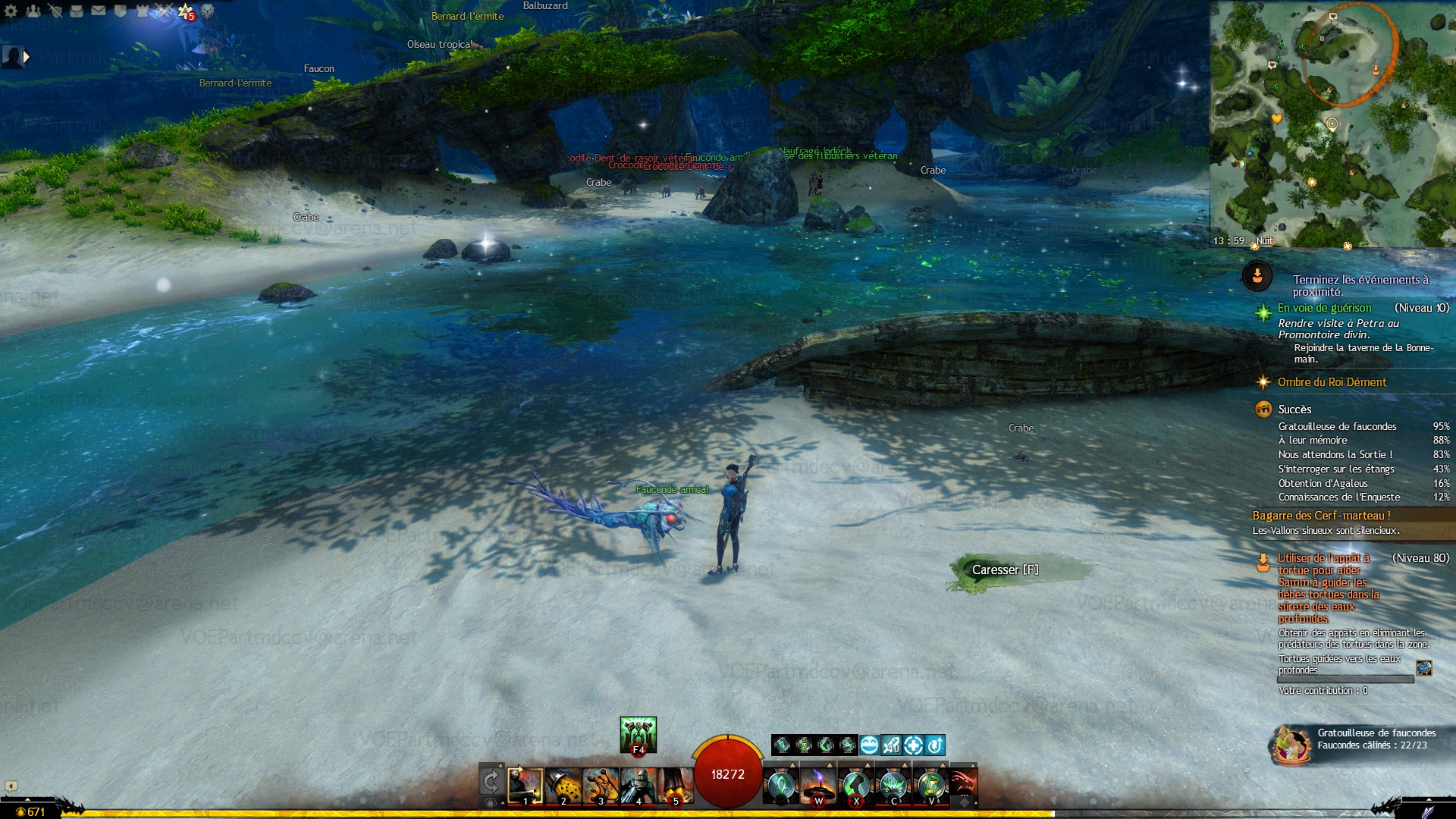Open the 'Ombre du Roi Dément' tracker entry

(1332, 382)
